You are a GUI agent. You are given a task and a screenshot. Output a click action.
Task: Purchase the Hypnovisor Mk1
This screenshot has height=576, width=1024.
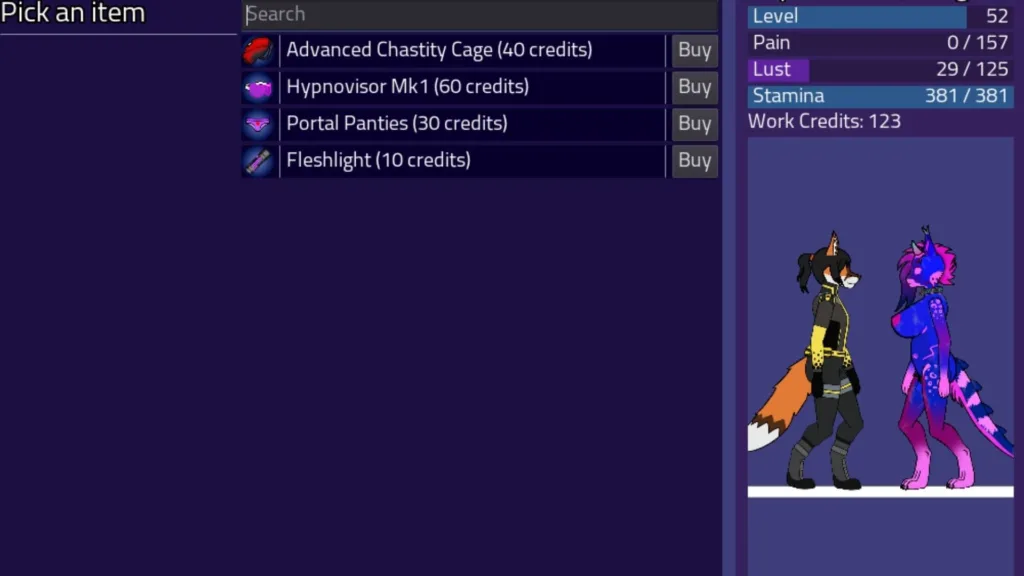(694, 87)
